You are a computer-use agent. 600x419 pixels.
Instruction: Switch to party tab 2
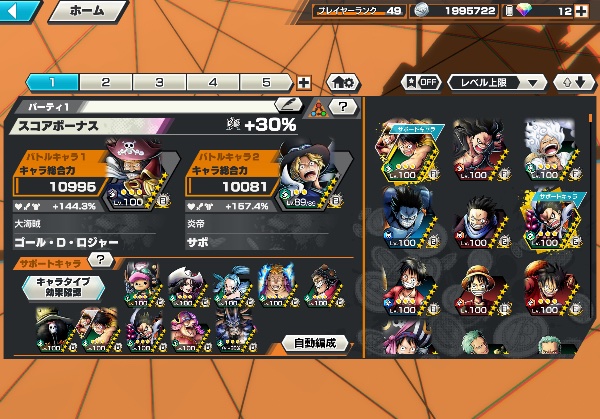coord(105,83)
